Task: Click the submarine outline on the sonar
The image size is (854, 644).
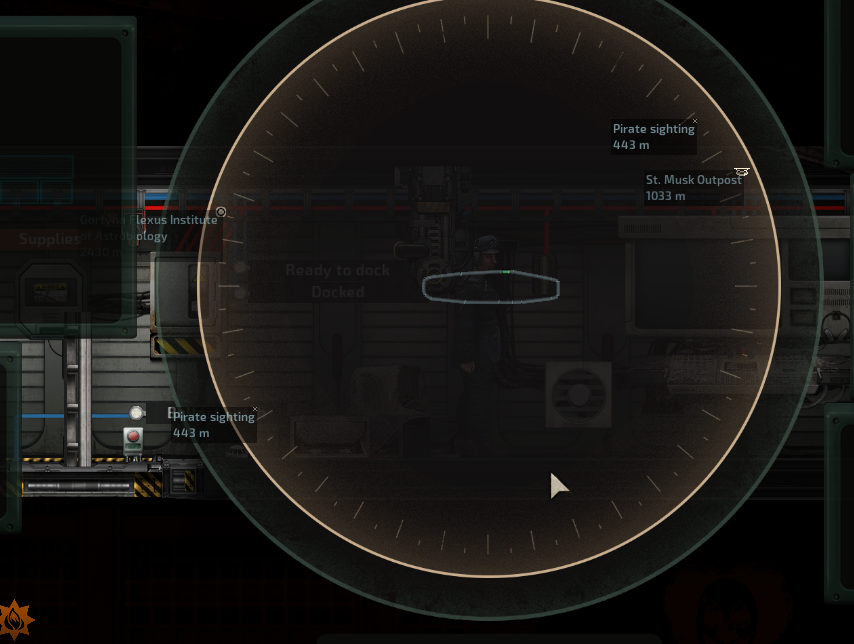Action: [490, 287]
